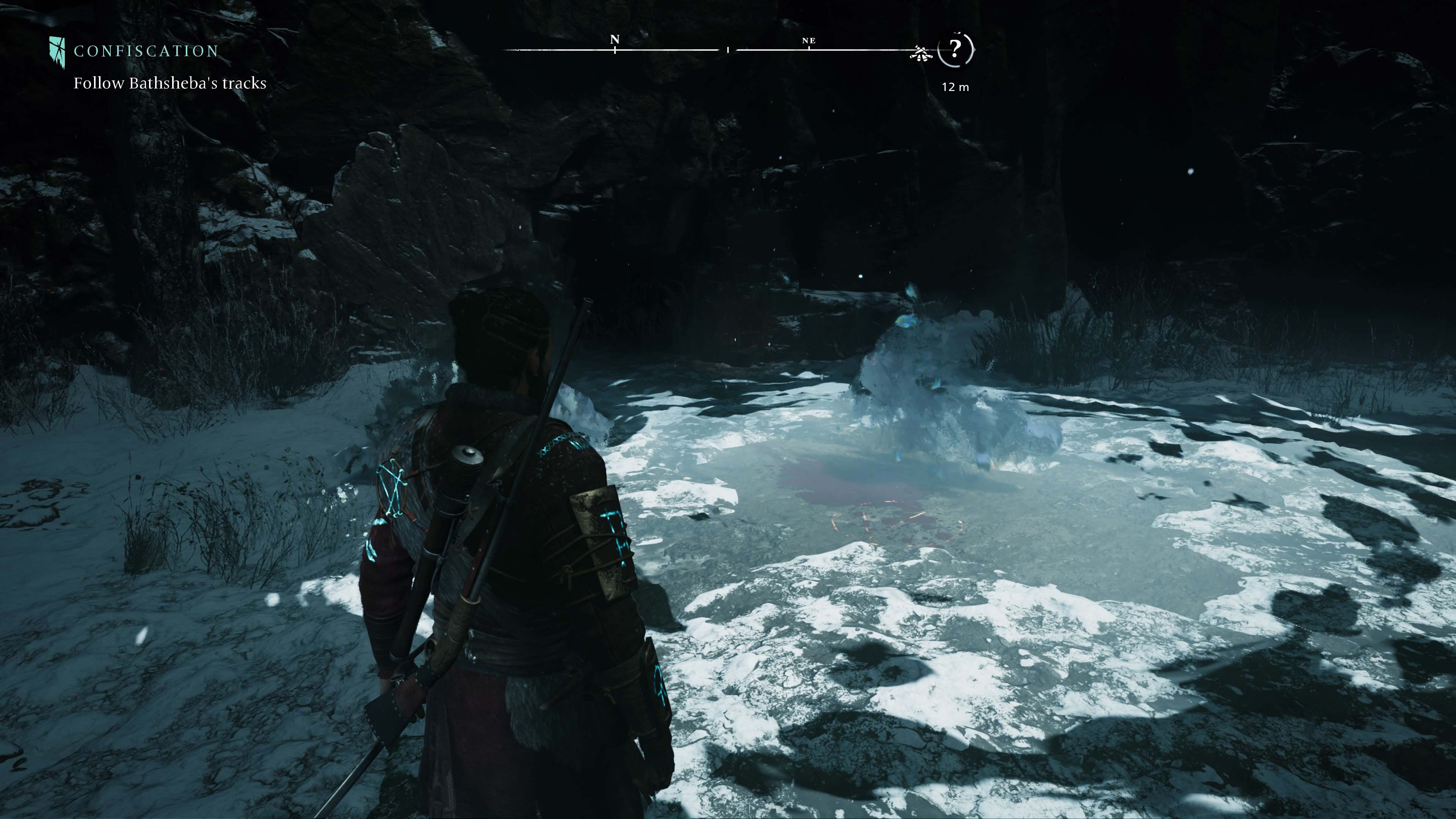The width and height of the screenshot is (1456, 819).
Task: Click the question mark objective marker
Action: pos(955,50)
